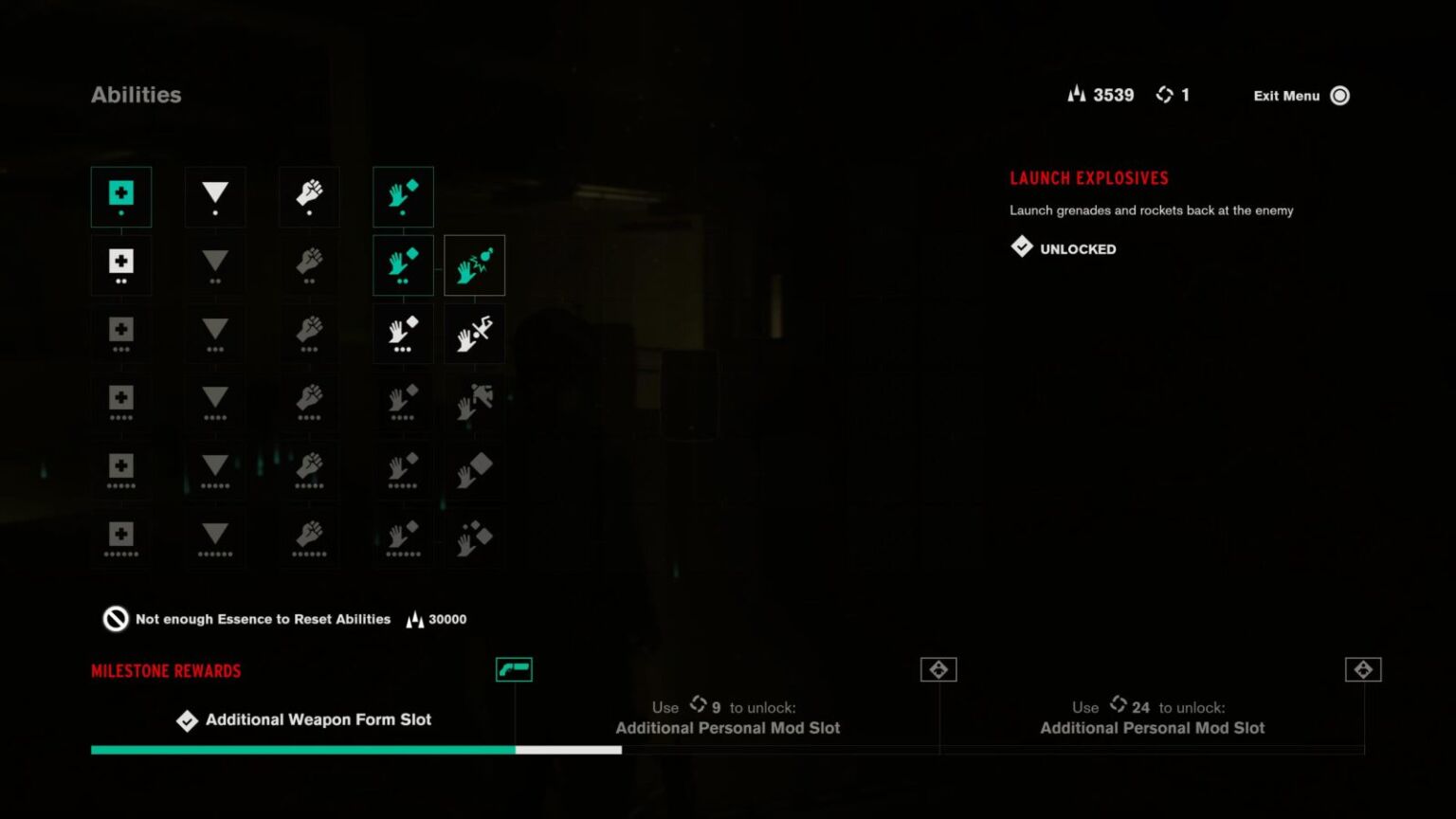Click the Milestone Rewards heading
The width and height of the screenshot is (1456, 819).
[166, 670]
